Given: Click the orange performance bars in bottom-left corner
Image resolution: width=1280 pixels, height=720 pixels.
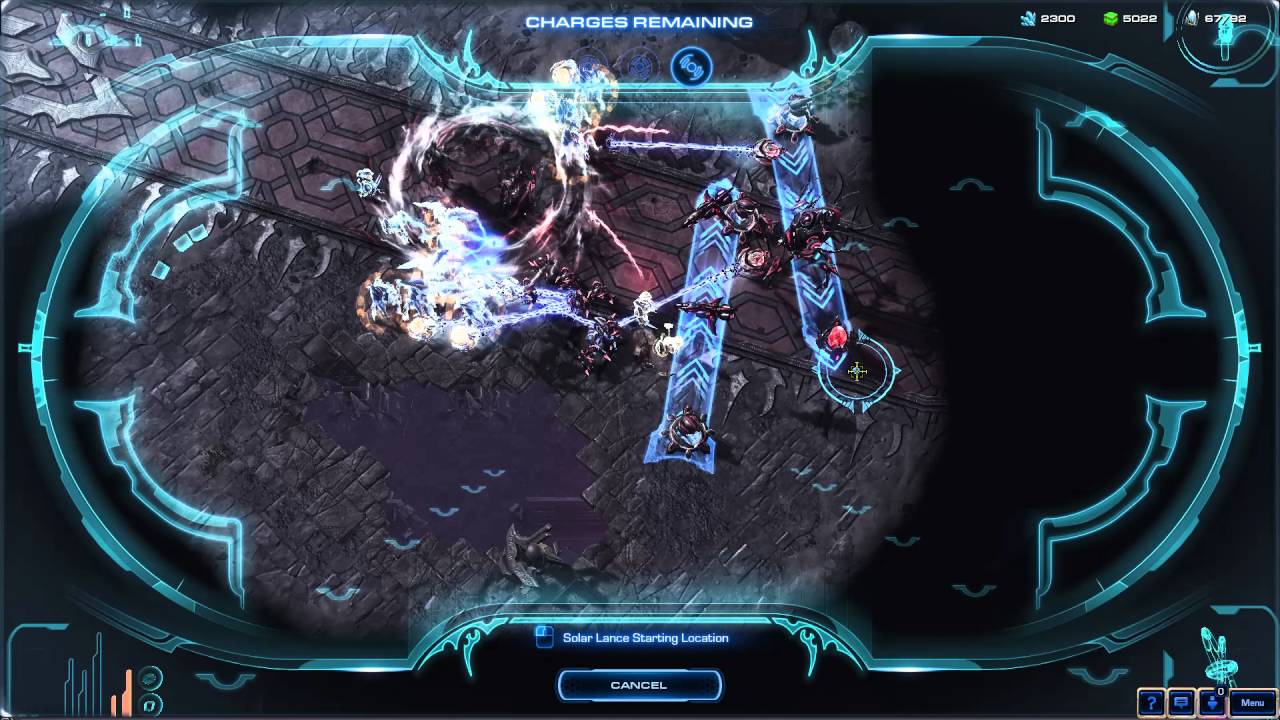Looking at the screenshot, I should pos(120,690).
